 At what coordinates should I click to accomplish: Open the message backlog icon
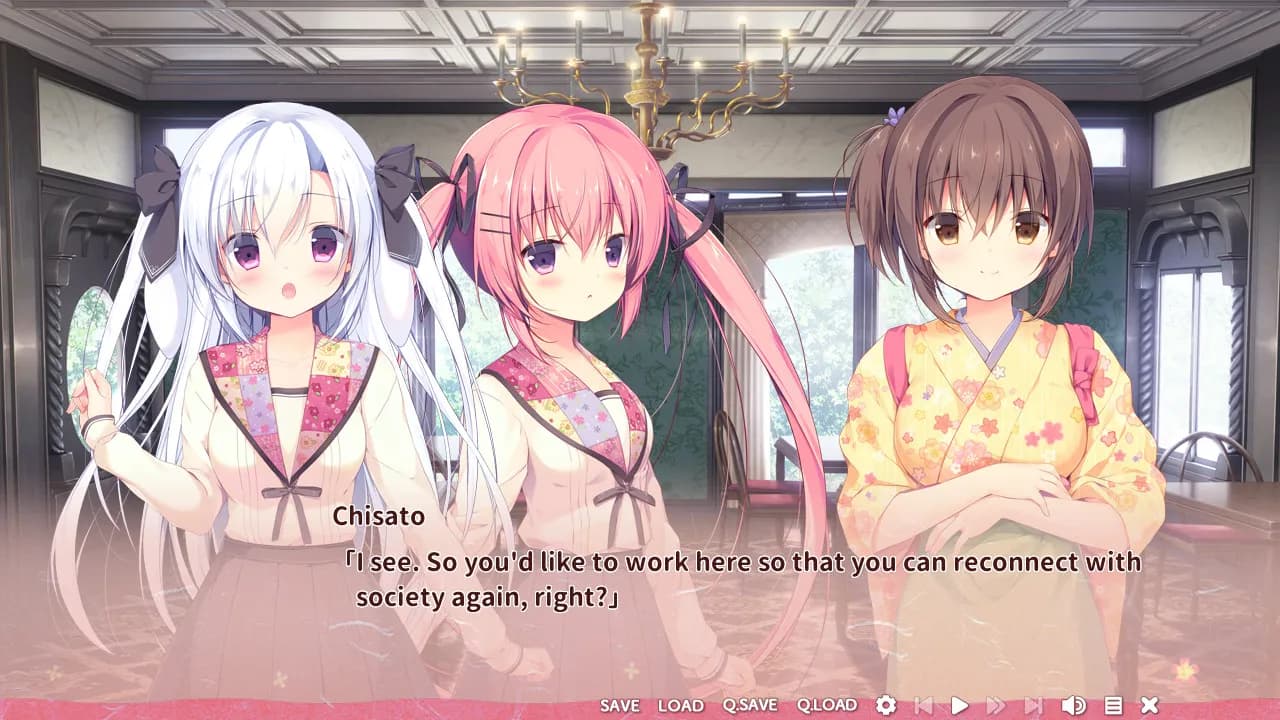pyautogui.click(x=1113, y=705)
